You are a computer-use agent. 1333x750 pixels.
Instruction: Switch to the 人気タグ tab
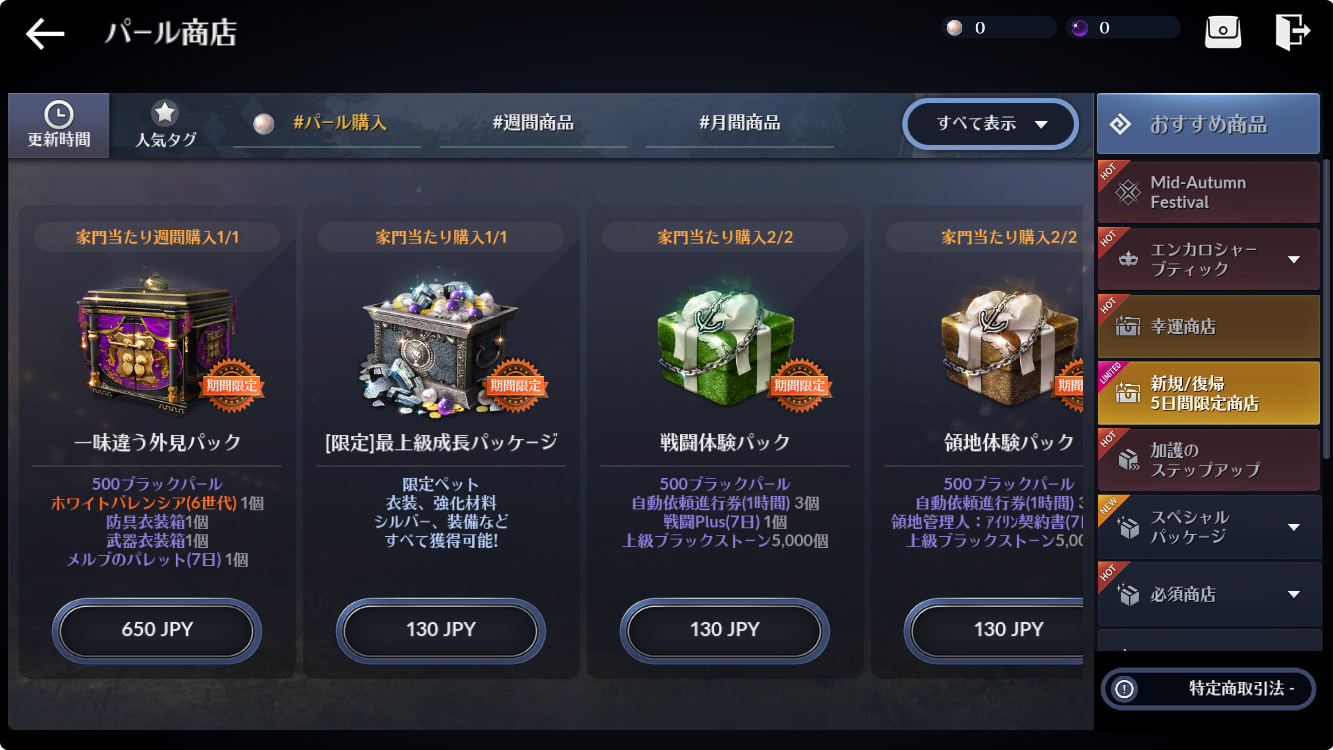[x=165, y=125]
